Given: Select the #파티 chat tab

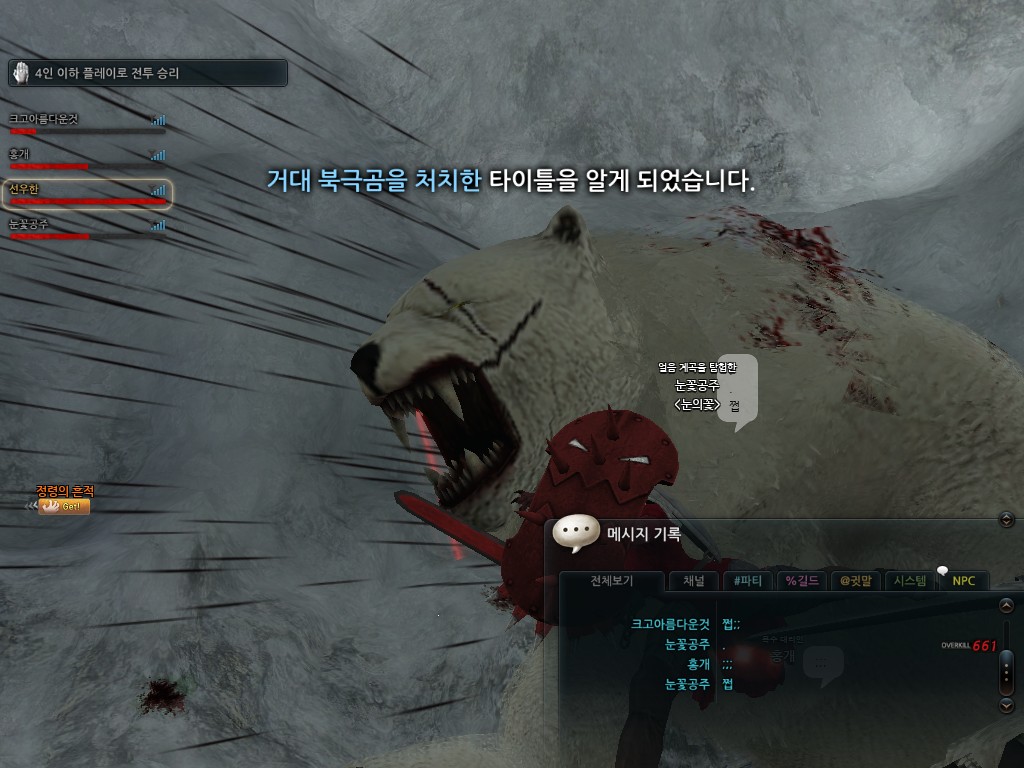Looking at the screenshot, I should click(x=747, y=581).
